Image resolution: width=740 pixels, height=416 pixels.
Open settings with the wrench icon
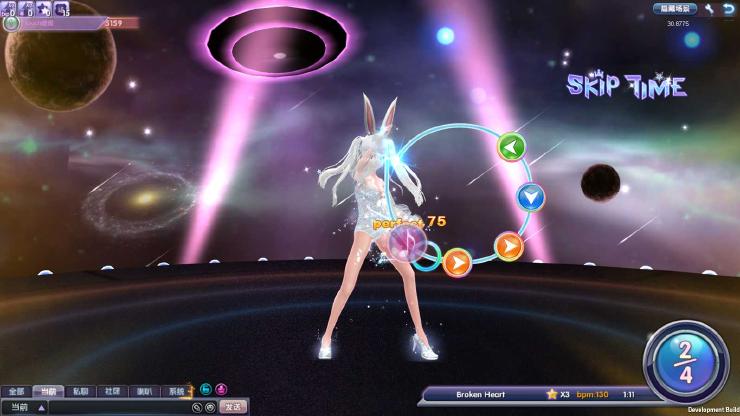click(709, 8)
